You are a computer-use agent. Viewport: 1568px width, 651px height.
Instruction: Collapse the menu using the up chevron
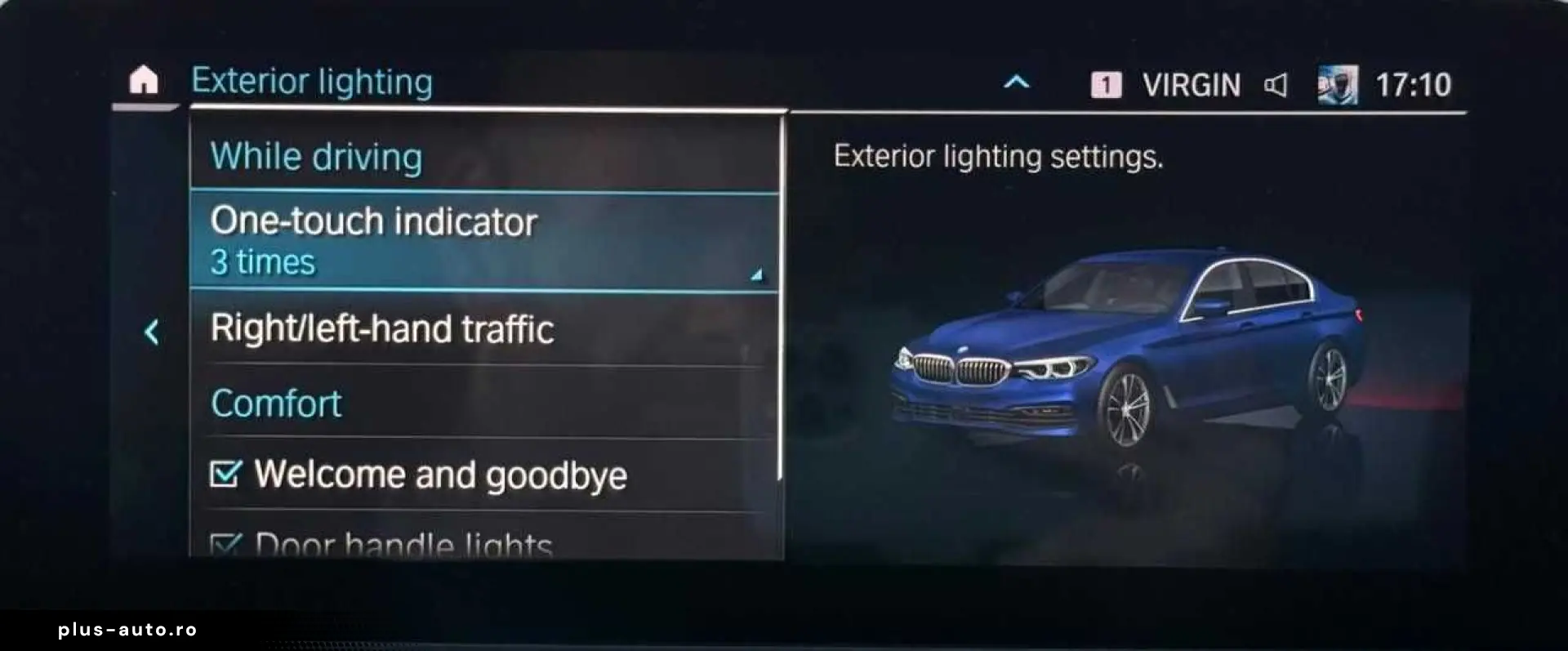pos(1015,82)
